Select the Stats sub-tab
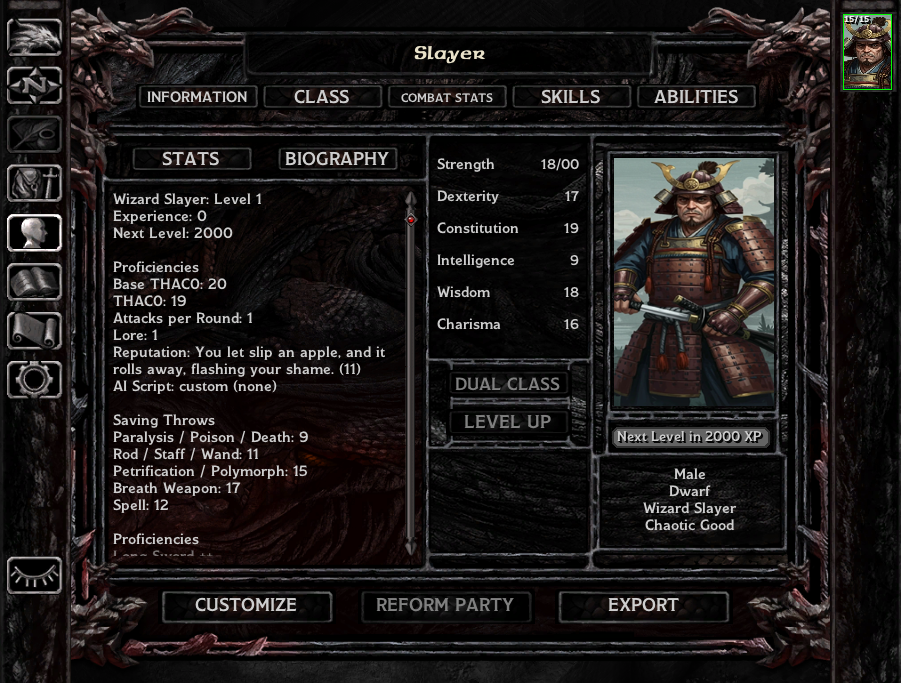This screenshot has width=901, height=683. pos(190,159)
